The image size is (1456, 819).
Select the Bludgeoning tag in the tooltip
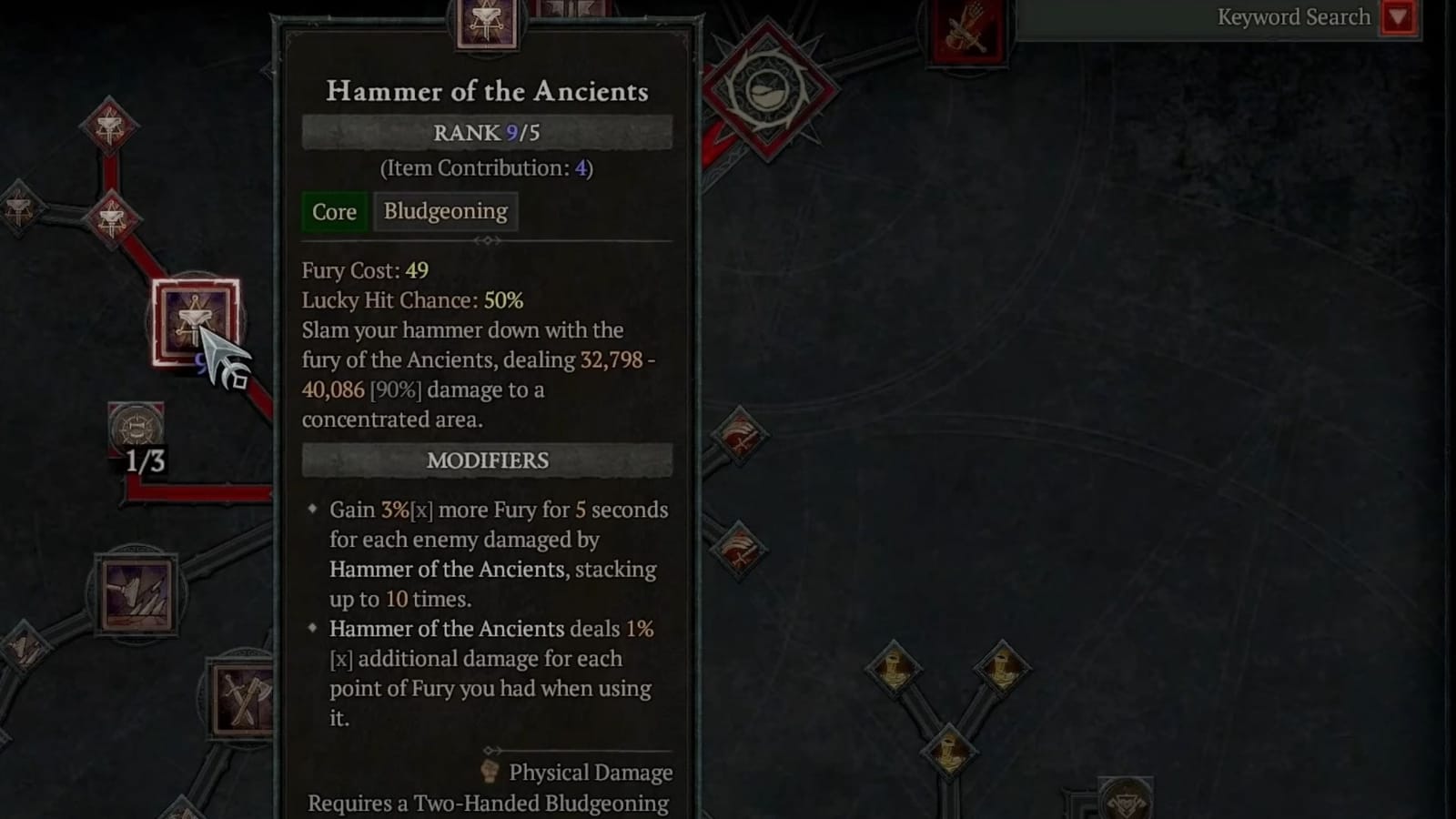pos(445,211)
